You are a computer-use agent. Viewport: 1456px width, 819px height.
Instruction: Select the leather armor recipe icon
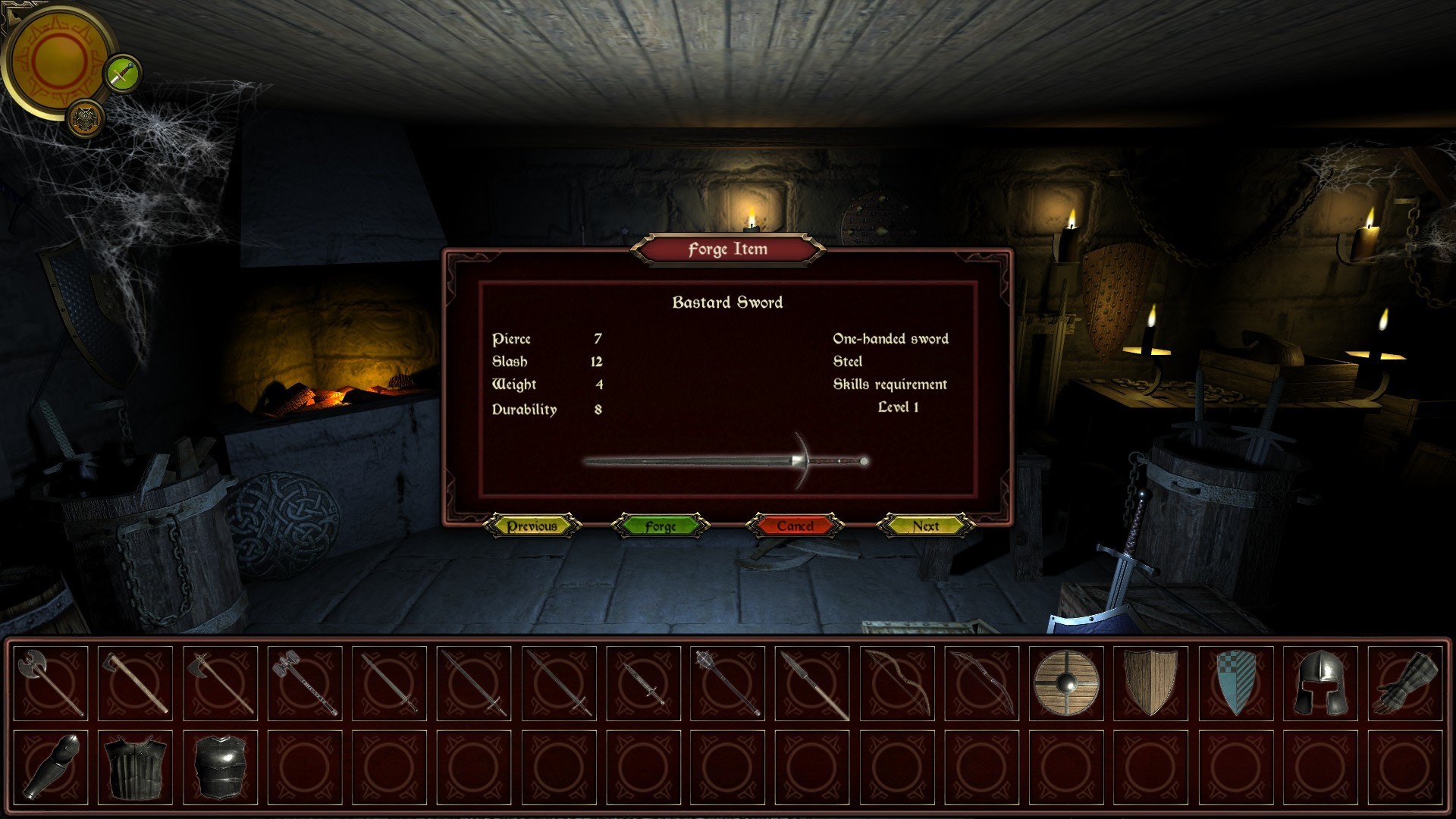click(x=133, y=761)
